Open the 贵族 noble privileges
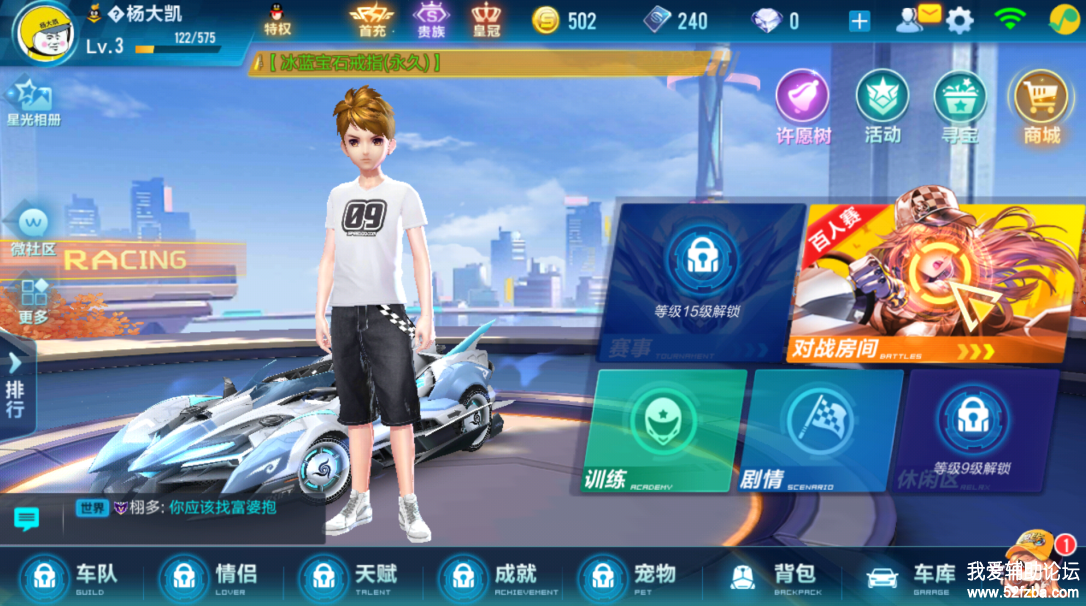This screenshot has width=1086, height=606. [x=431, y=19]
